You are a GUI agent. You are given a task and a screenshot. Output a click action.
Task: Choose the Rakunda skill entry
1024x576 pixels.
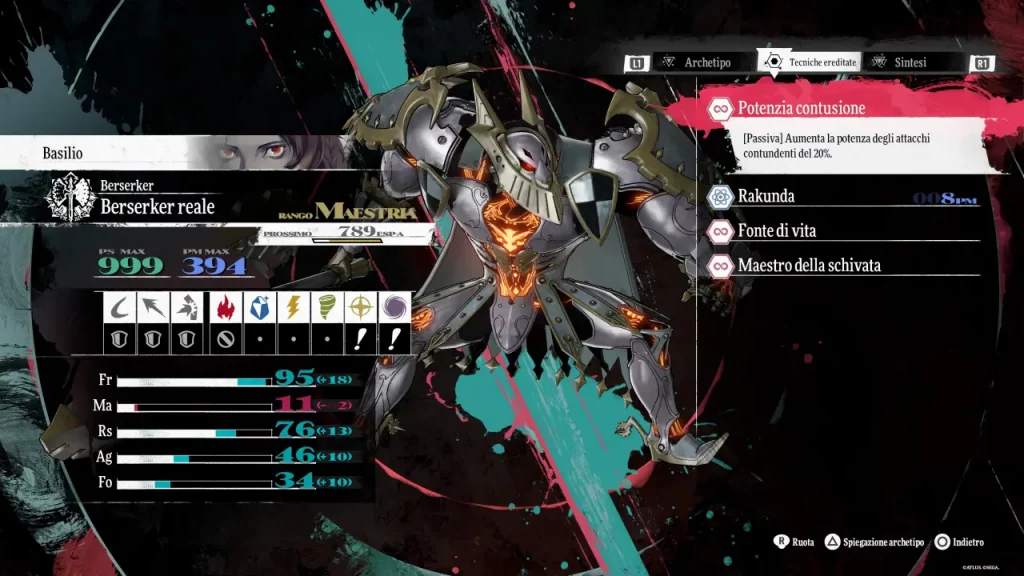tap(765, 196)
